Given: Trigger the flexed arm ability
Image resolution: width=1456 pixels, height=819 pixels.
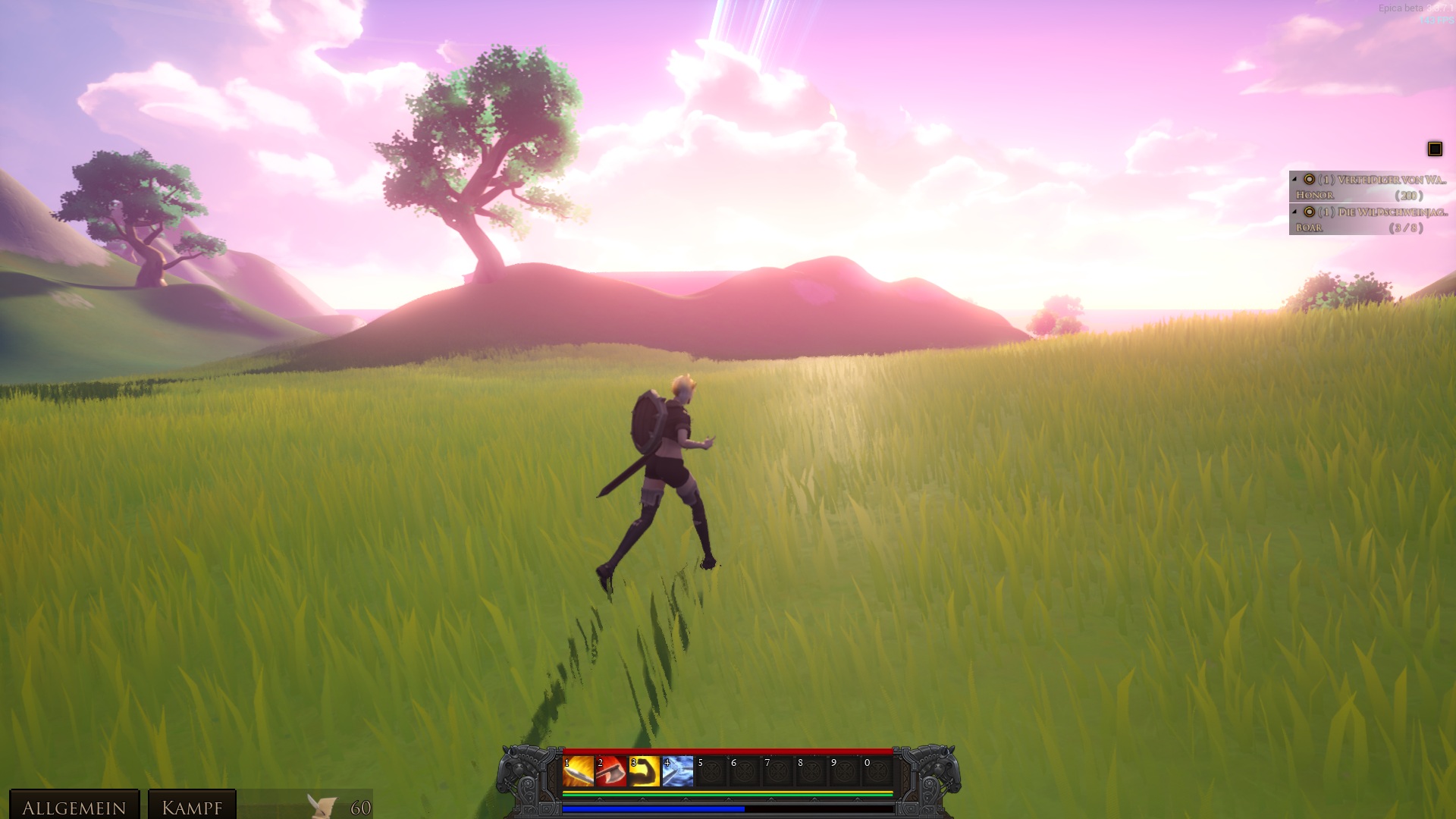Looking at the screenshot, I should [x=645, y=772].
